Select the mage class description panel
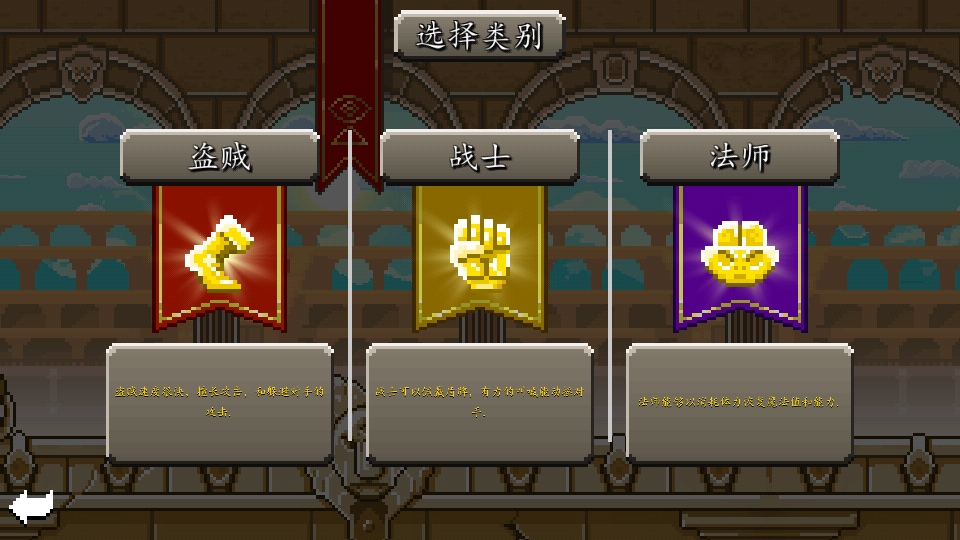 pos(740,403)
